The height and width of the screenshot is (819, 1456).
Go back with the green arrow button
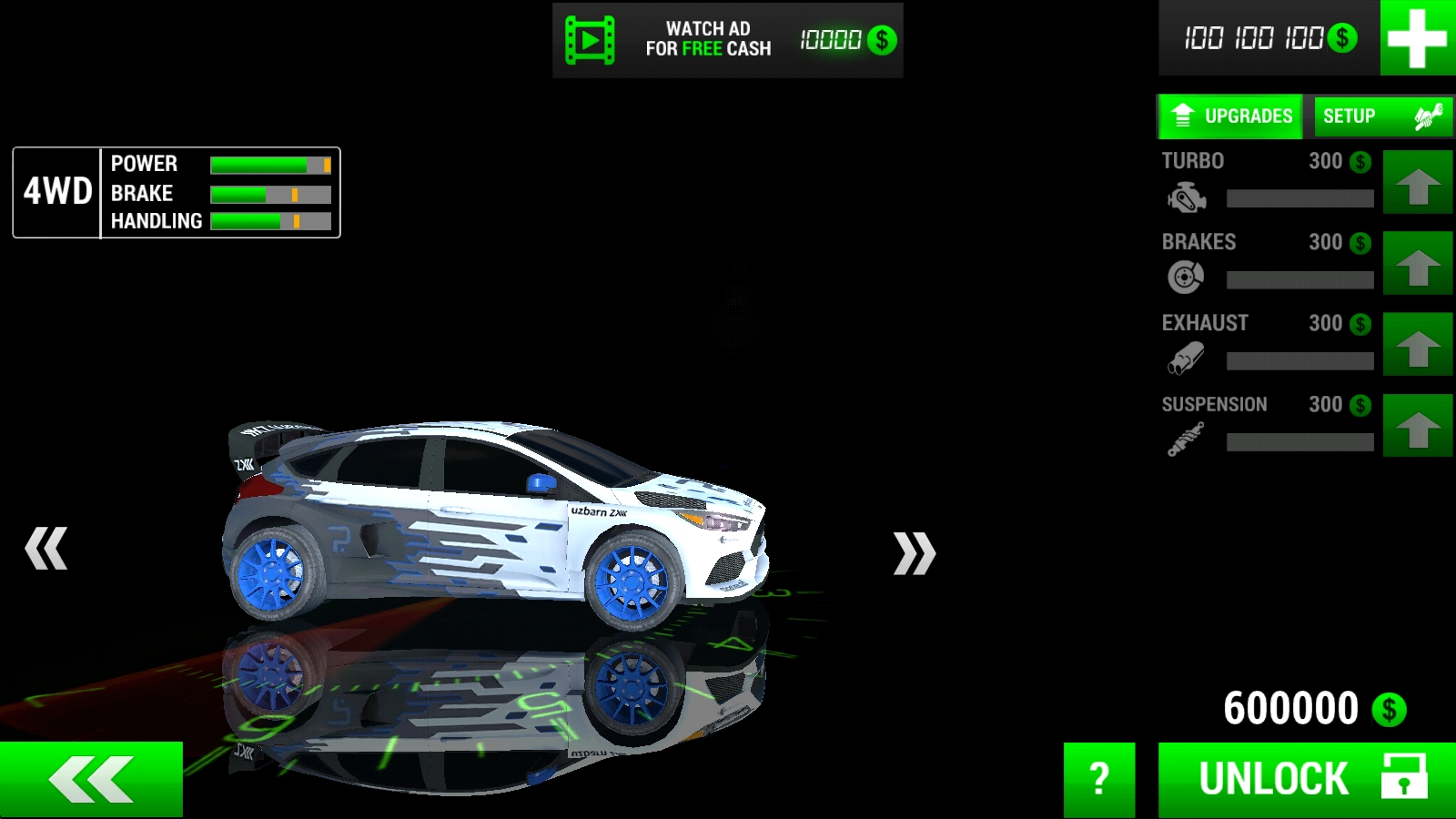91,780
